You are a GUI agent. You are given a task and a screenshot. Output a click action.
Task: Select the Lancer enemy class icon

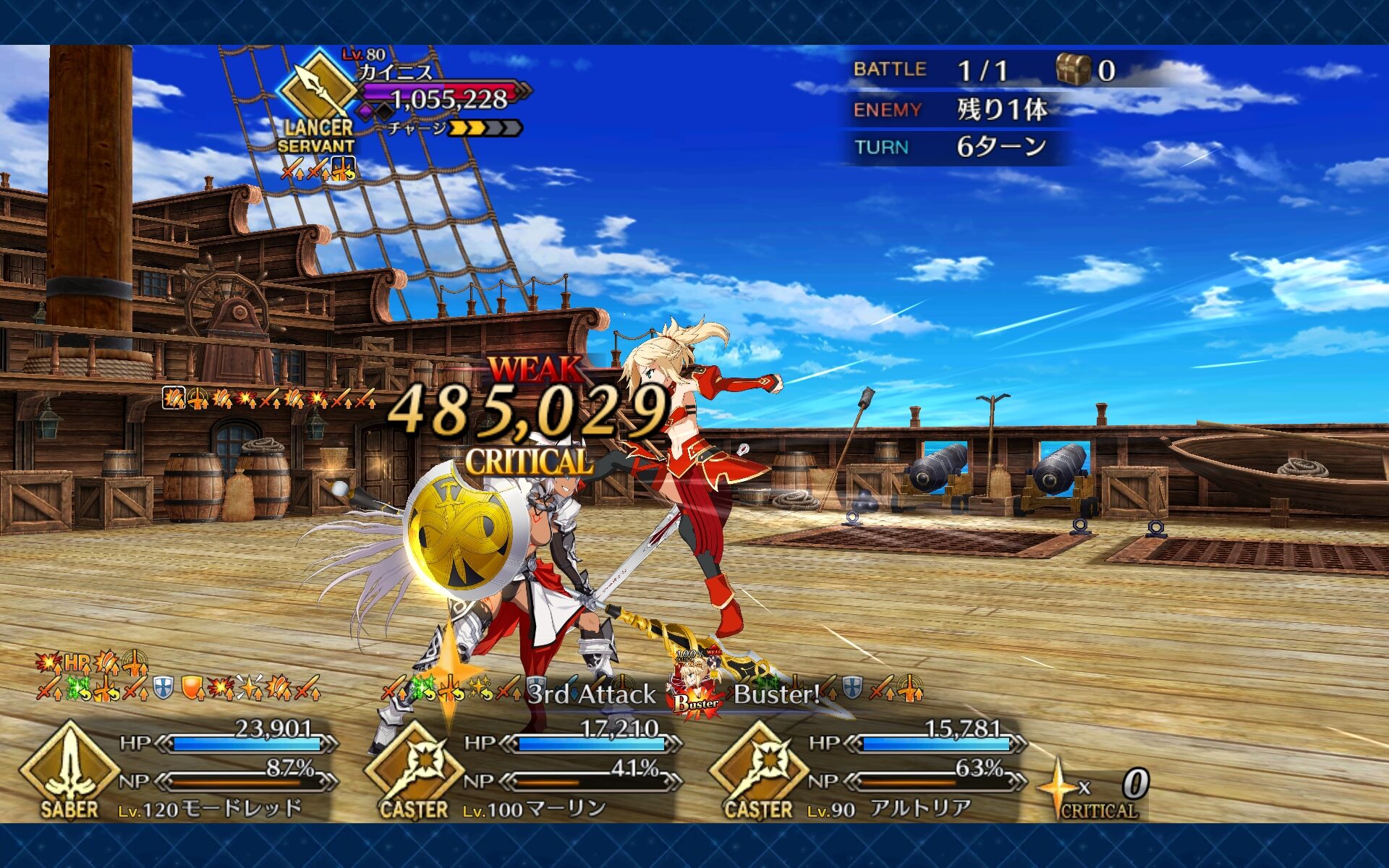[x=319, y=92]
